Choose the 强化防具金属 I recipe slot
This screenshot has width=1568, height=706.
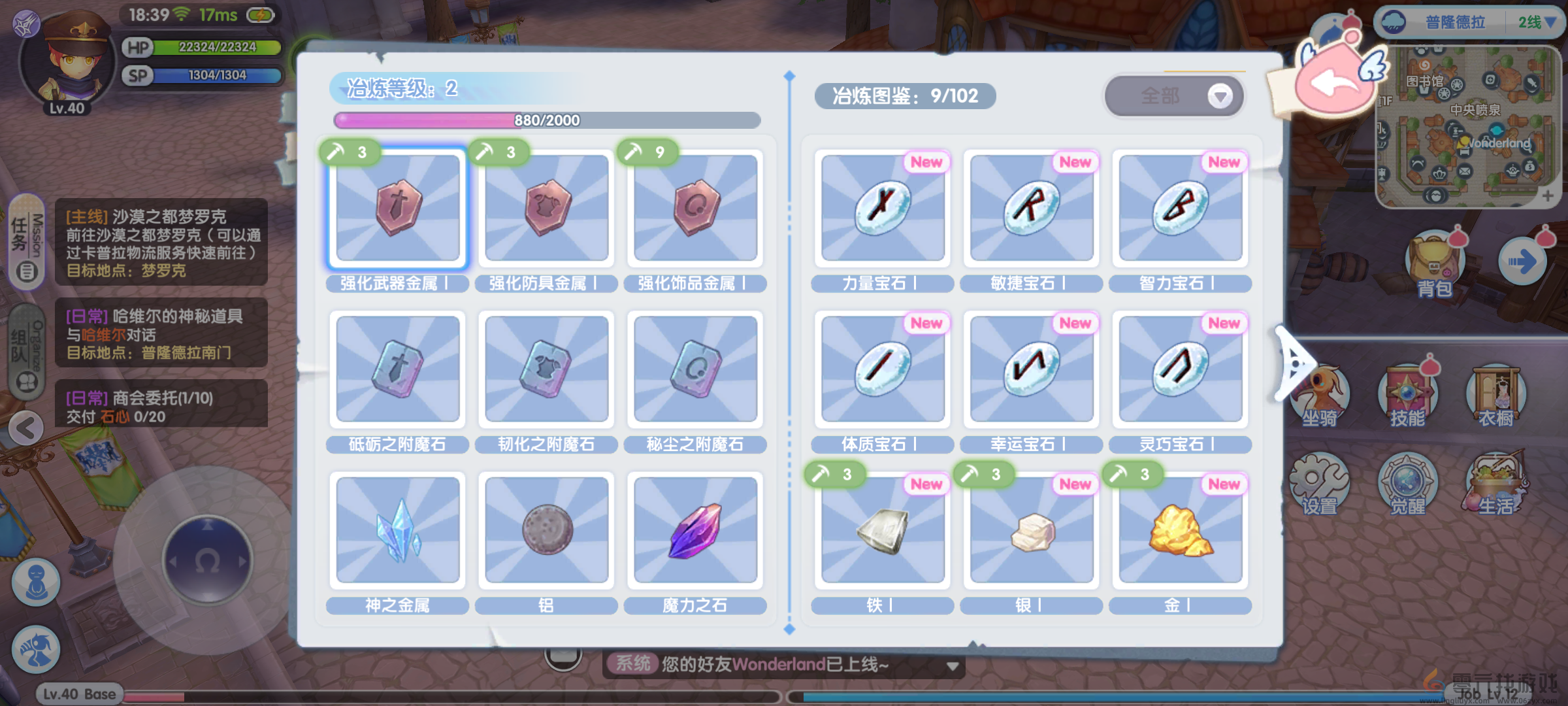pyautogui.click(x=547, y=207)
